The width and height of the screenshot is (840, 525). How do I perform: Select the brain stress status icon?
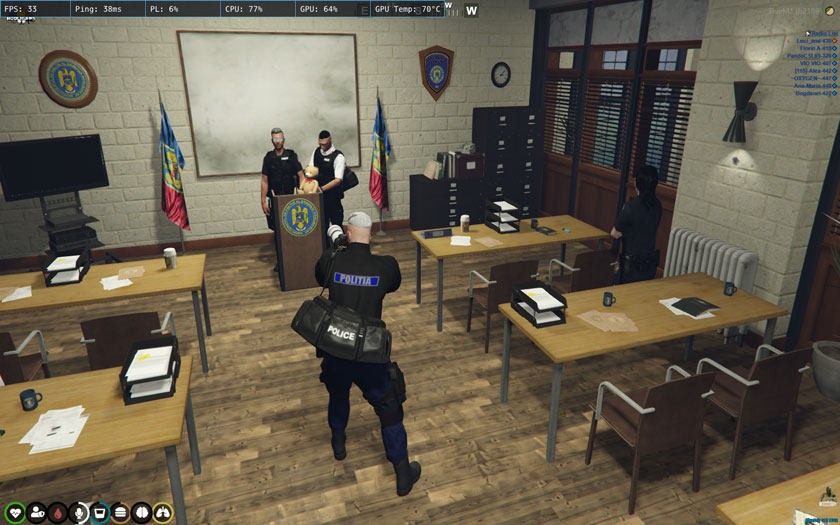tap(142, 513)
